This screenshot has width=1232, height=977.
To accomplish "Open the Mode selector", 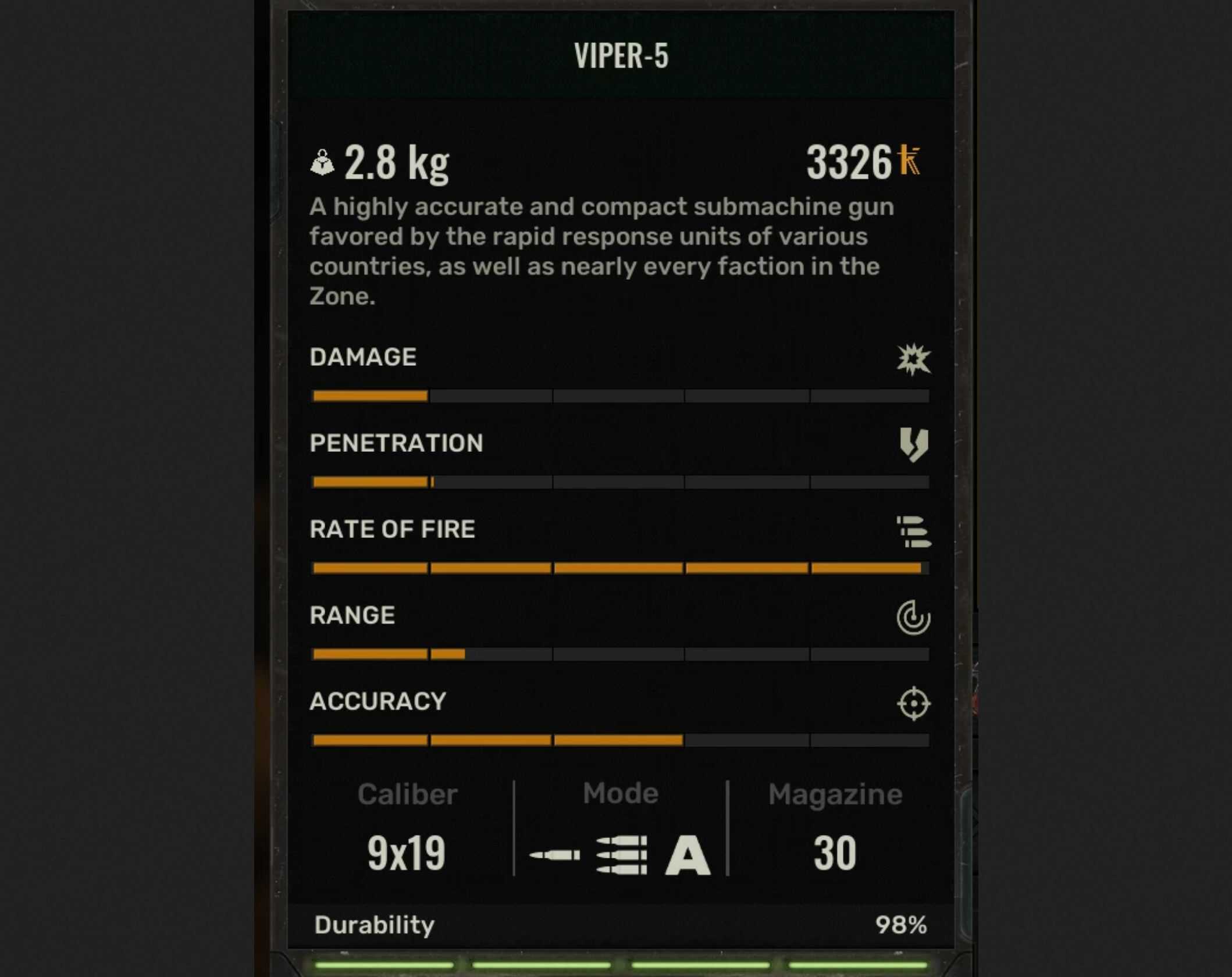I will (619, 793).
